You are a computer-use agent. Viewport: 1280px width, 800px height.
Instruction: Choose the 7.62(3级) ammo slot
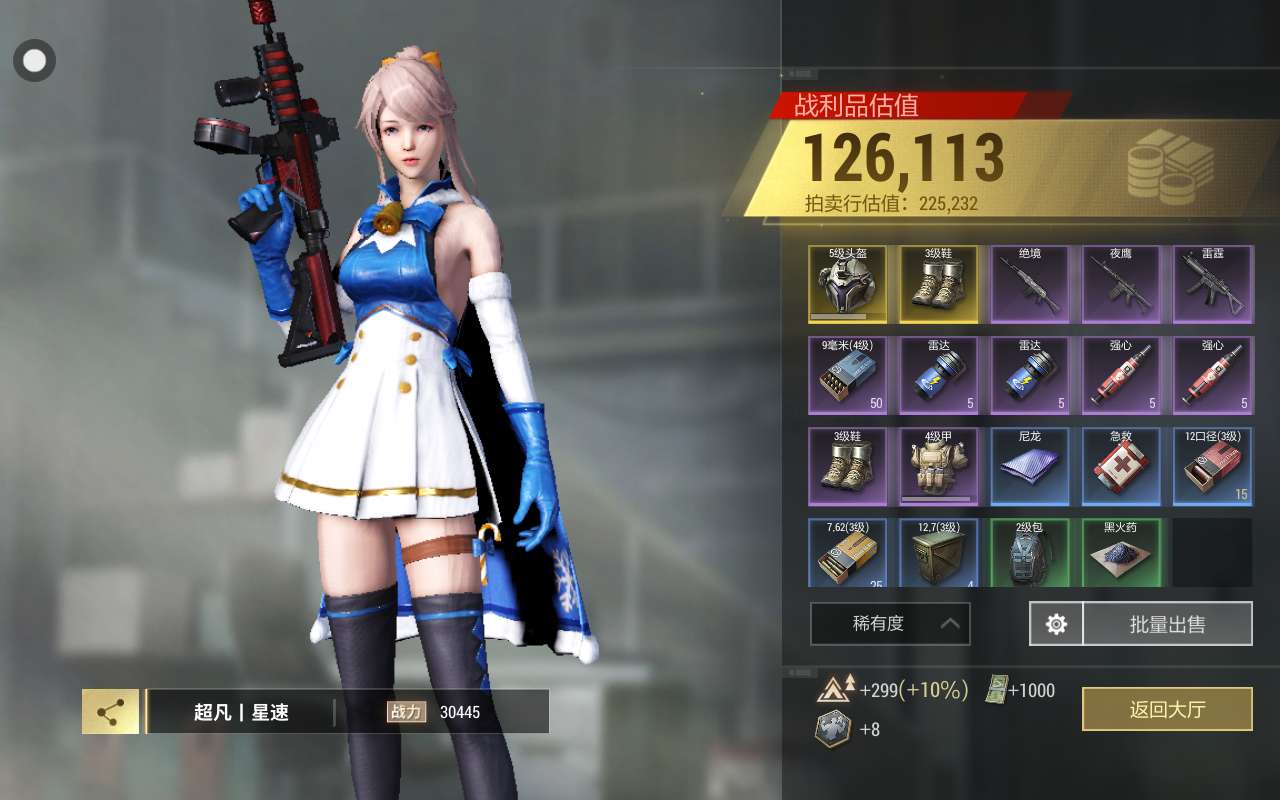tap(847, 553)
